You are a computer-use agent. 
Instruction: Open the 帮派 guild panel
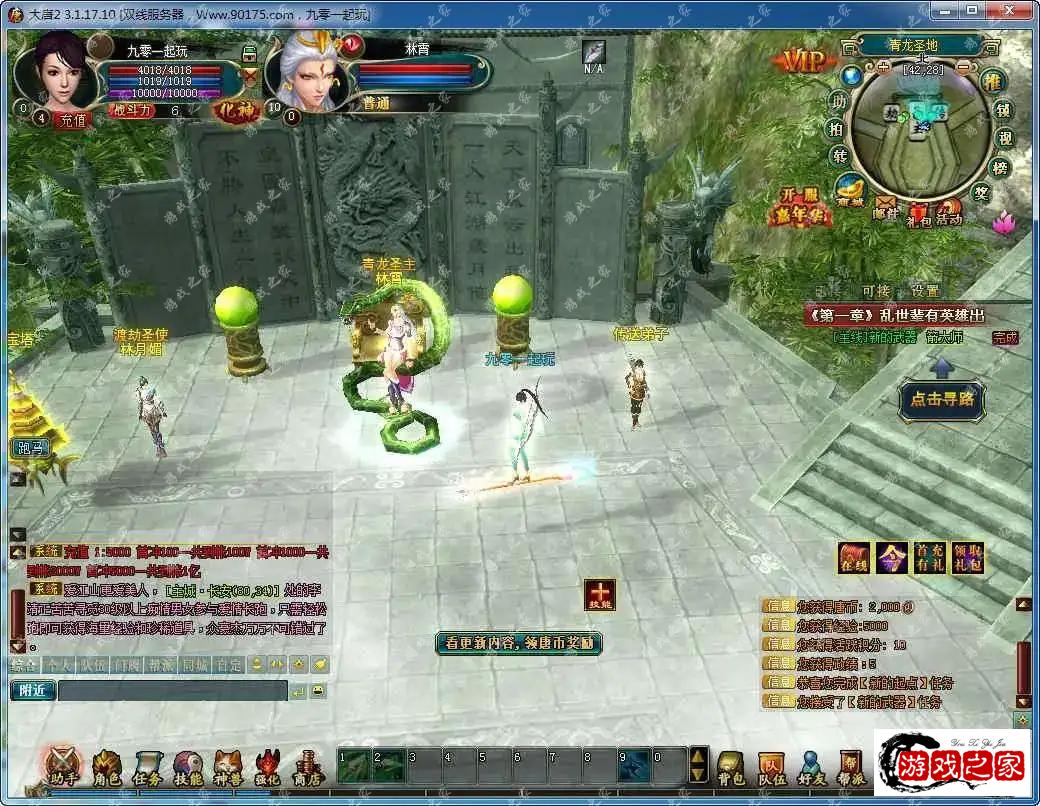(x=851, y=766)
